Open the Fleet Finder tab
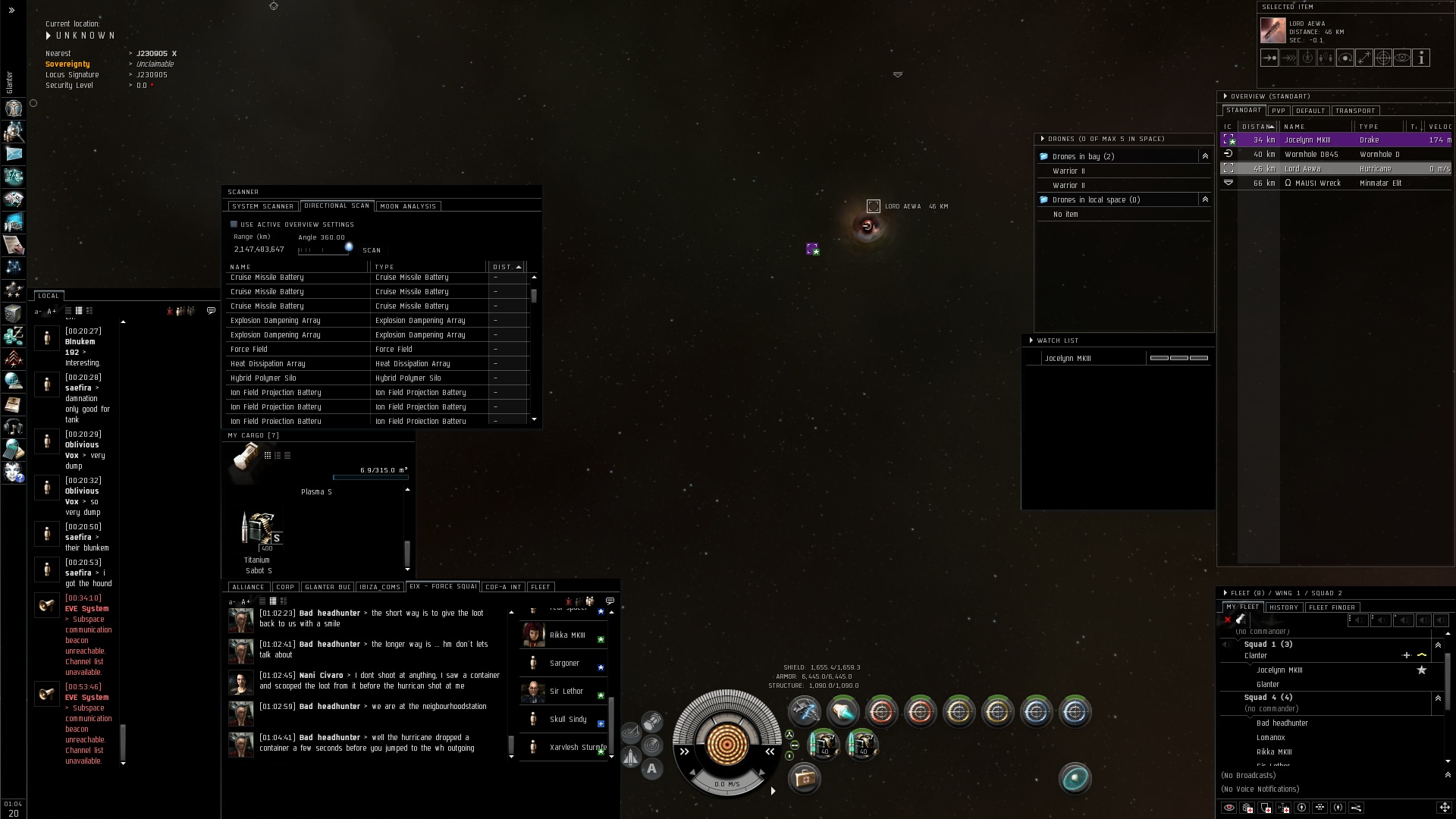The image size is (1456, 819). [x=1332, y=607]
